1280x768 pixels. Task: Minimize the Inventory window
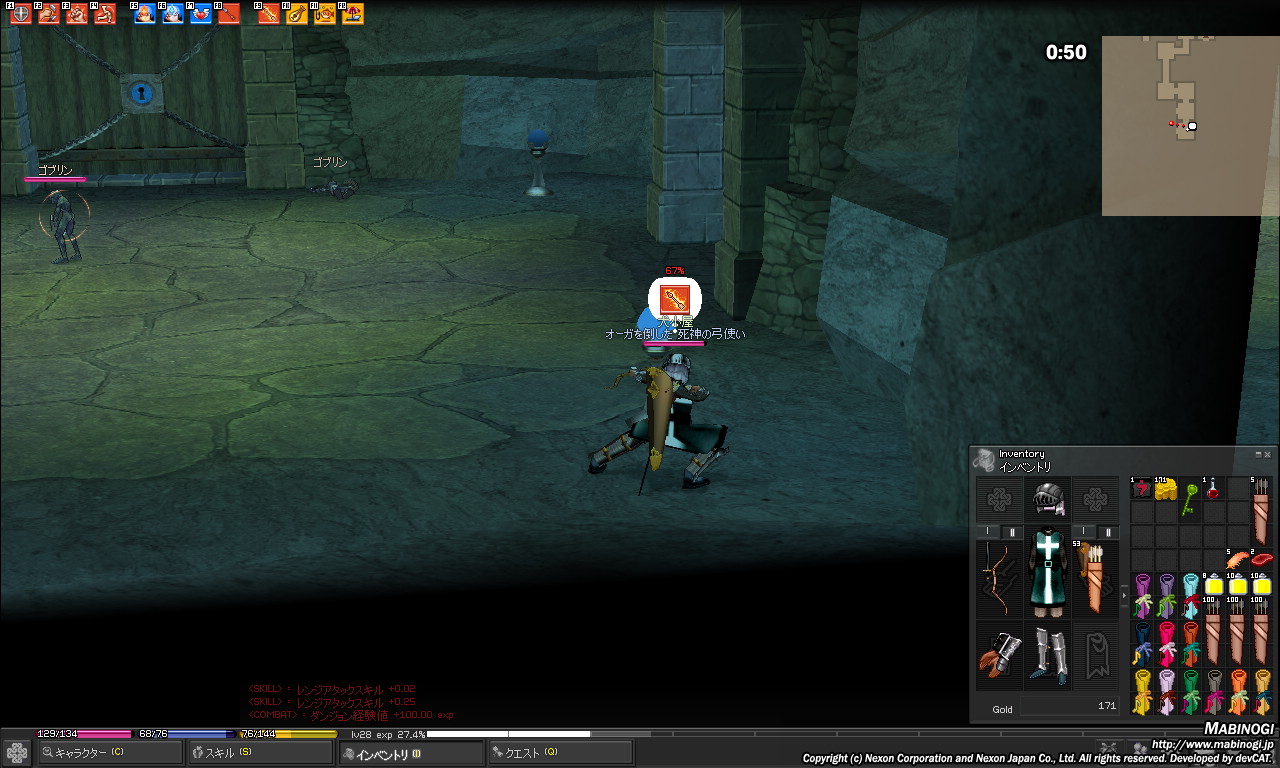[1258, 454]
